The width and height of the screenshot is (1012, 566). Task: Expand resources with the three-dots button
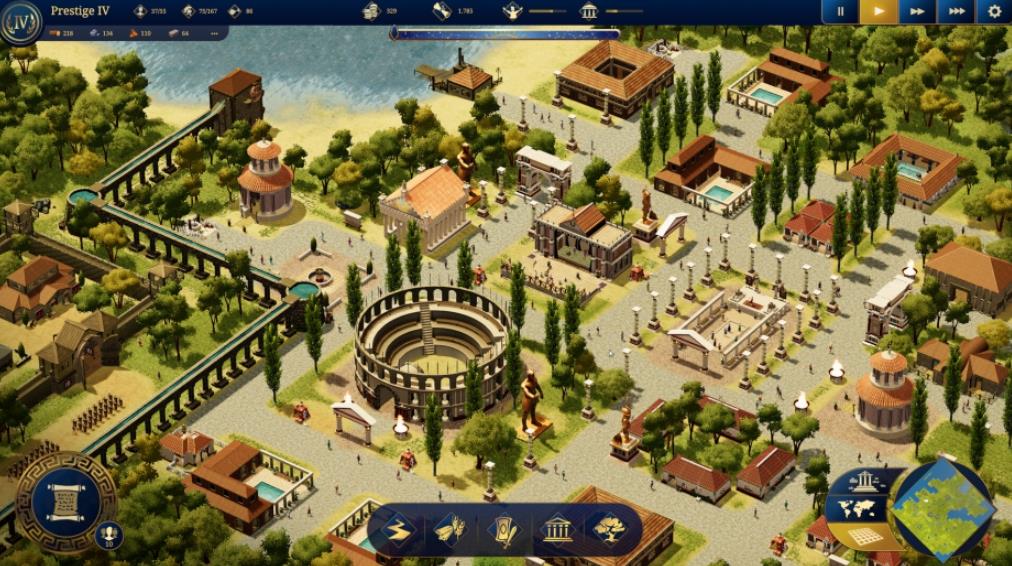tap(214, 33)
